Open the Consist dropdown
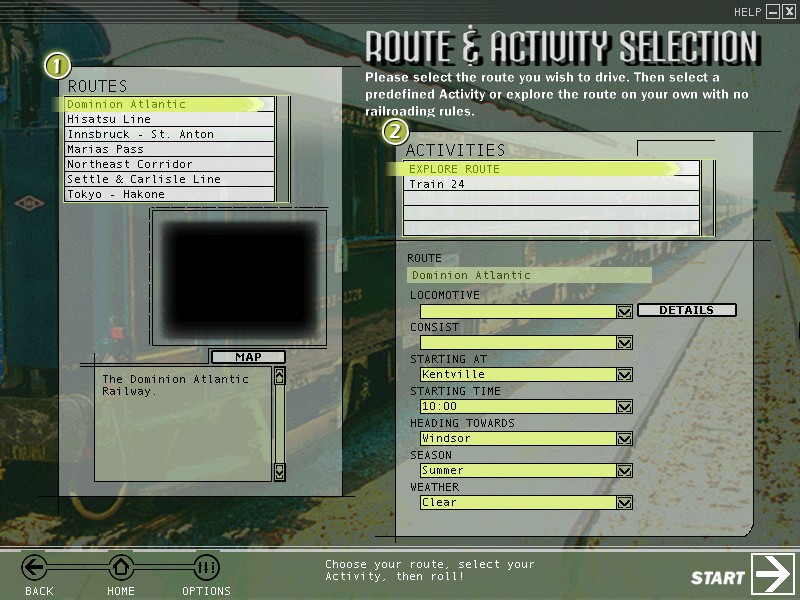The image size is (800, 600). pos(625,343)
